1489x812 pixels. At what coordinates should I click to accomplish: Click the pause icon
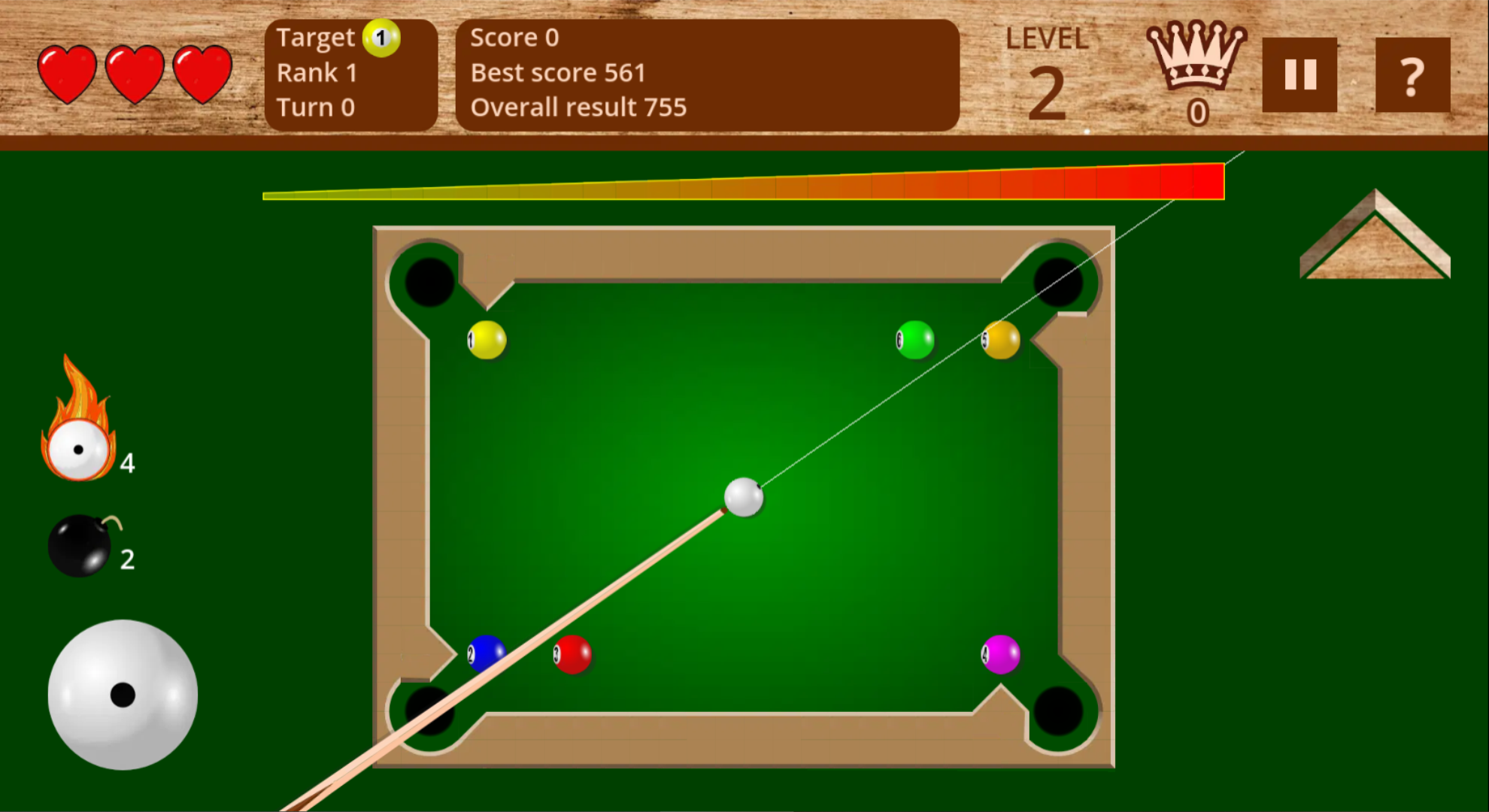pos(1299,73)
